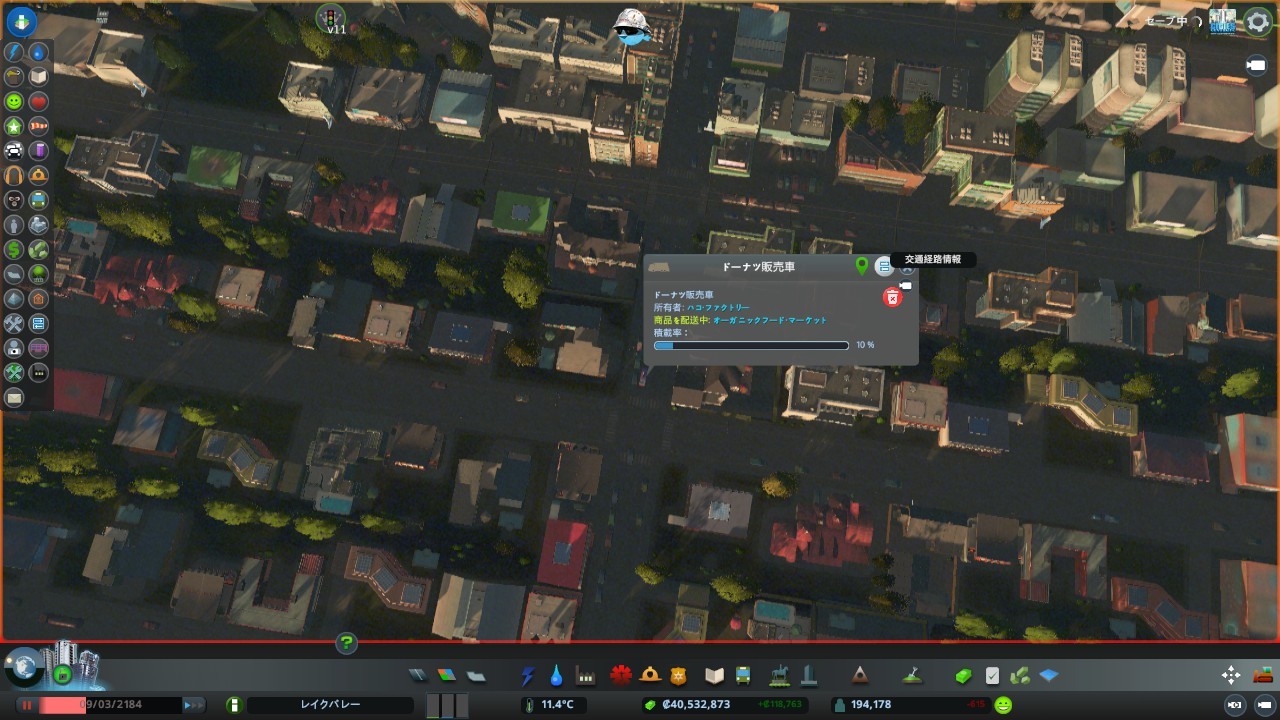
Task: Open the water drop build menu
Action: pyautogui.click(x=556, y=676)
